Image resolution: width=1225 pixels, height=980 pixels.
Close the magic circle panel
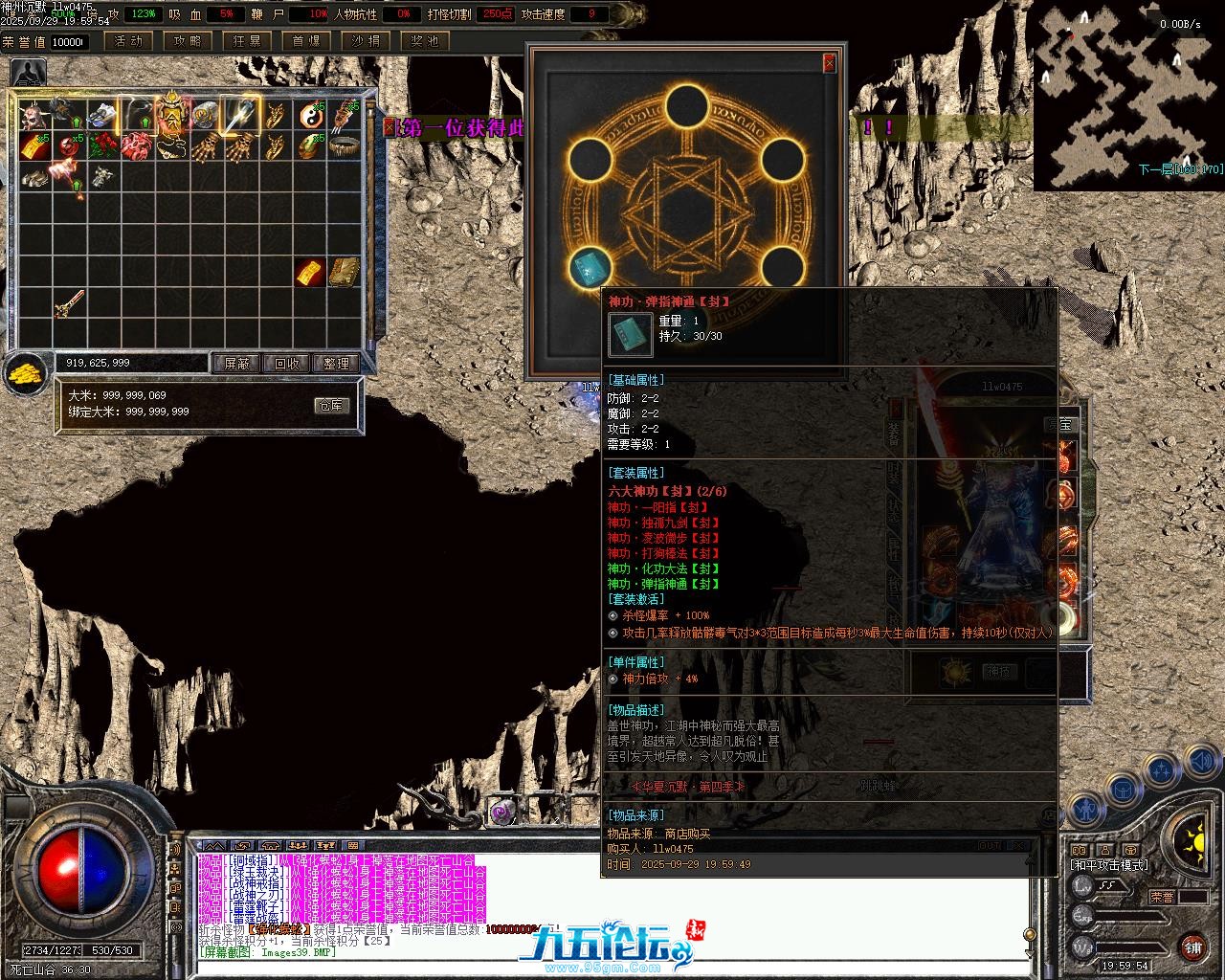(x=829, y=63)
